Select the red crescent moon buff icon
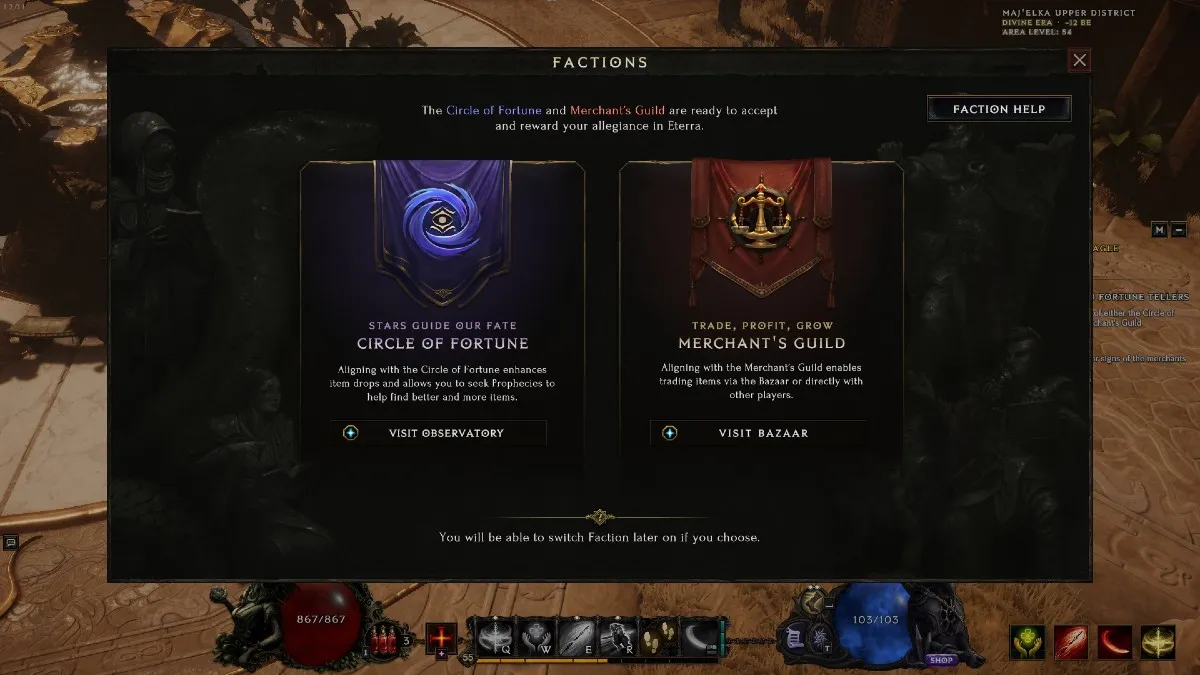The height and width of the screenshot is (675, 1200). [1115, 642]
